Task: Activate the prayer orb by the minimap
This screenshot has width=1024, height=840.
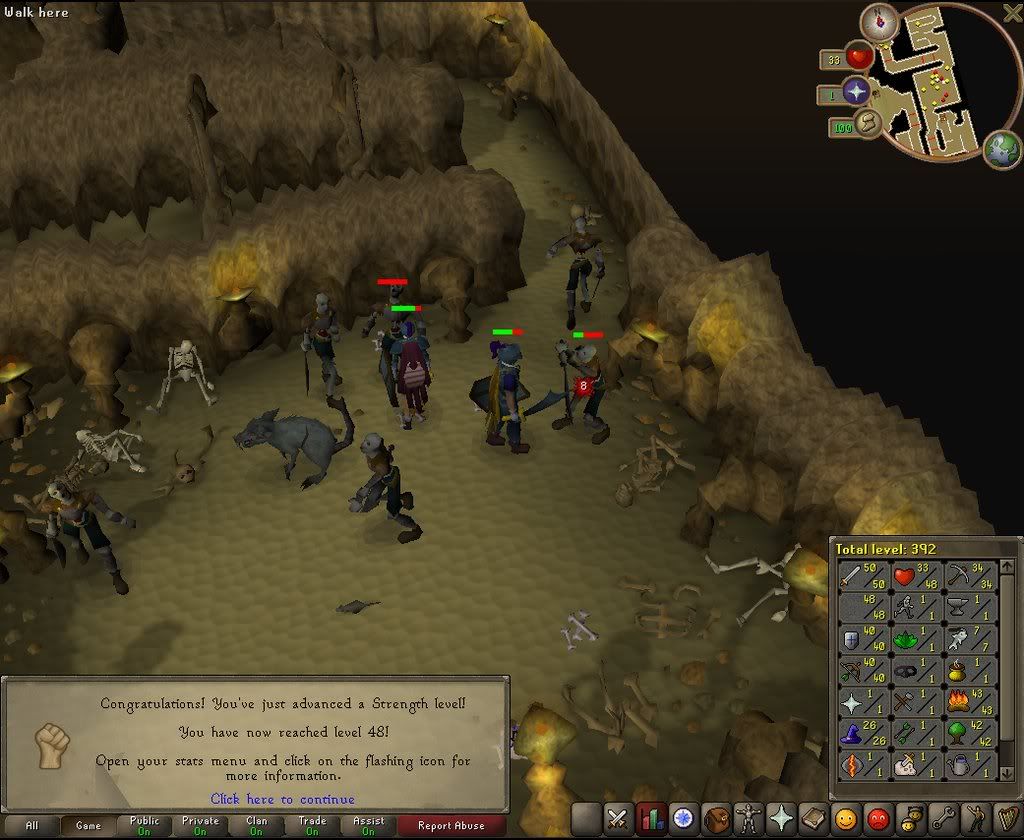Action: pyautogui.click(x=857, y=92)
